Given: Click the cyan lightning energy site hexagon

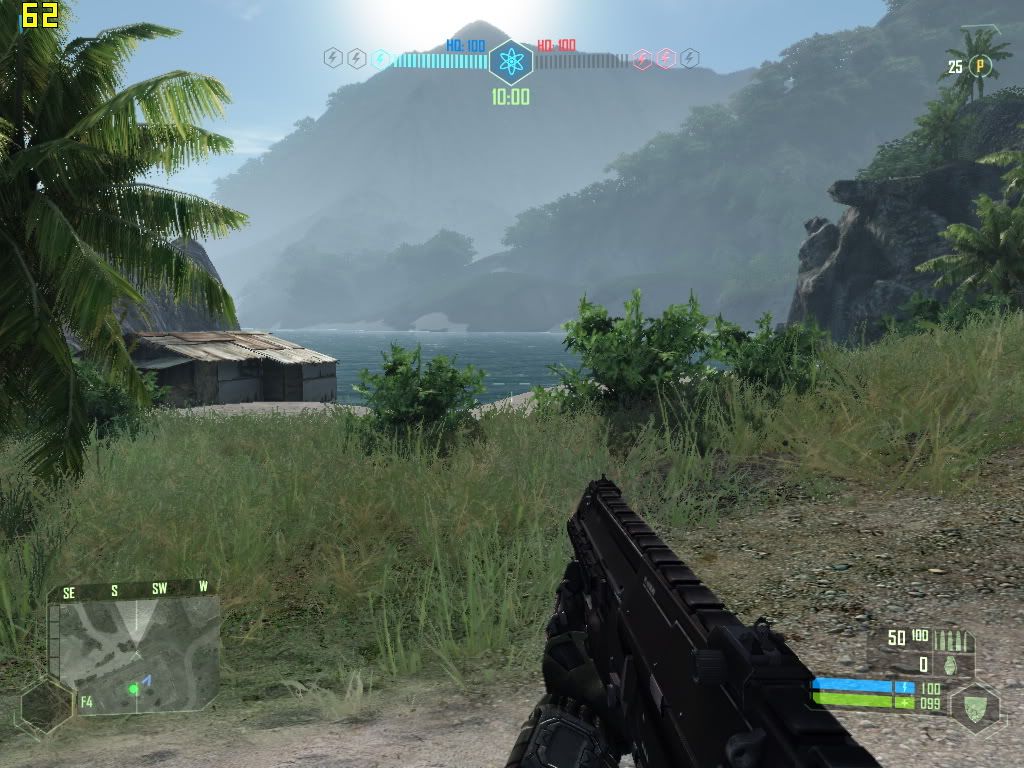Looking at the screenshot, I should pyautogui.click(x=380, y=59).
